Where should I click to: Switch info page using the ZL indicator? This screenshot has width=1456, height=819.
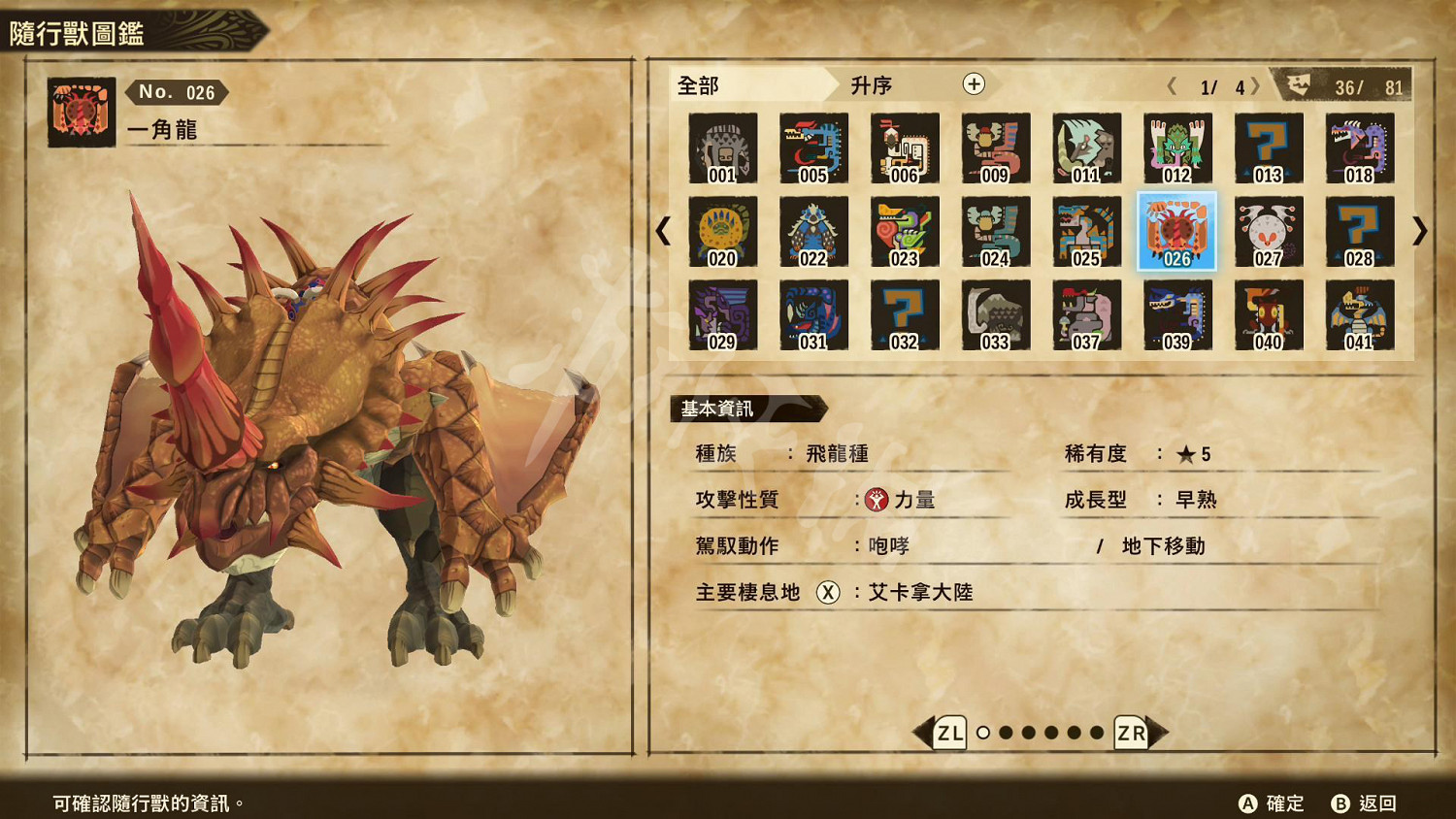pyautogui.click(x=952, y=735)
